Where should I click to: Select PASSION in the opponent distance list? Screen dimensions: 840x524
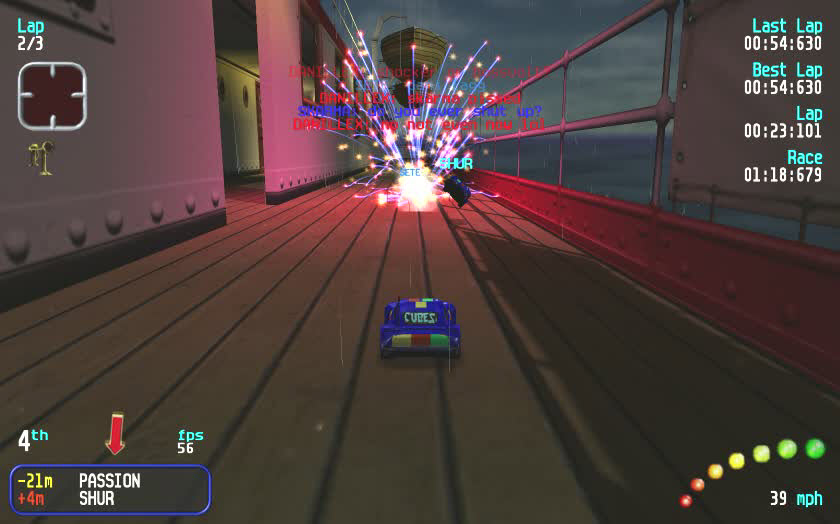click(x=109, y=481)
